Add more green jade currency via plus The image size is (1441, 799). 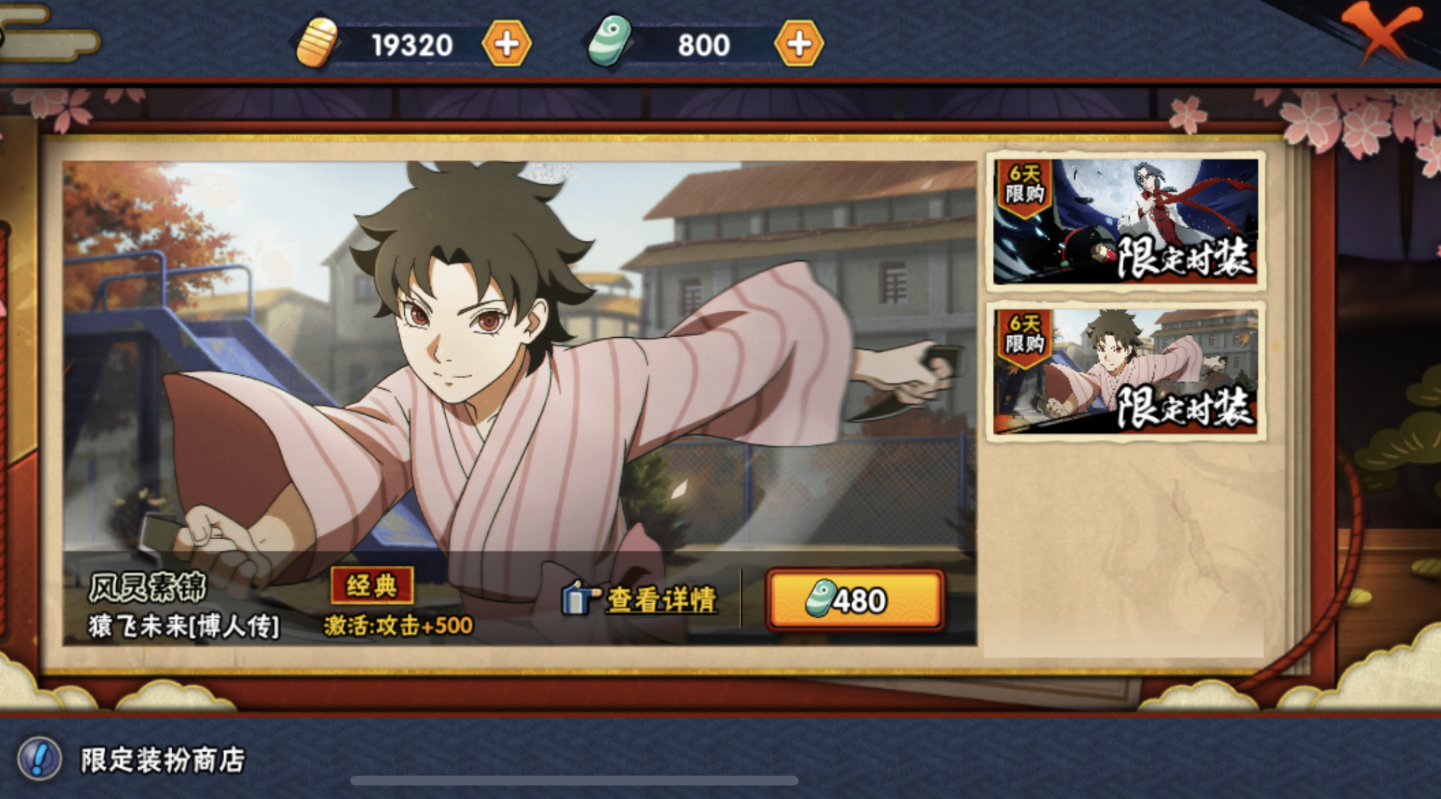click(799, 44)
